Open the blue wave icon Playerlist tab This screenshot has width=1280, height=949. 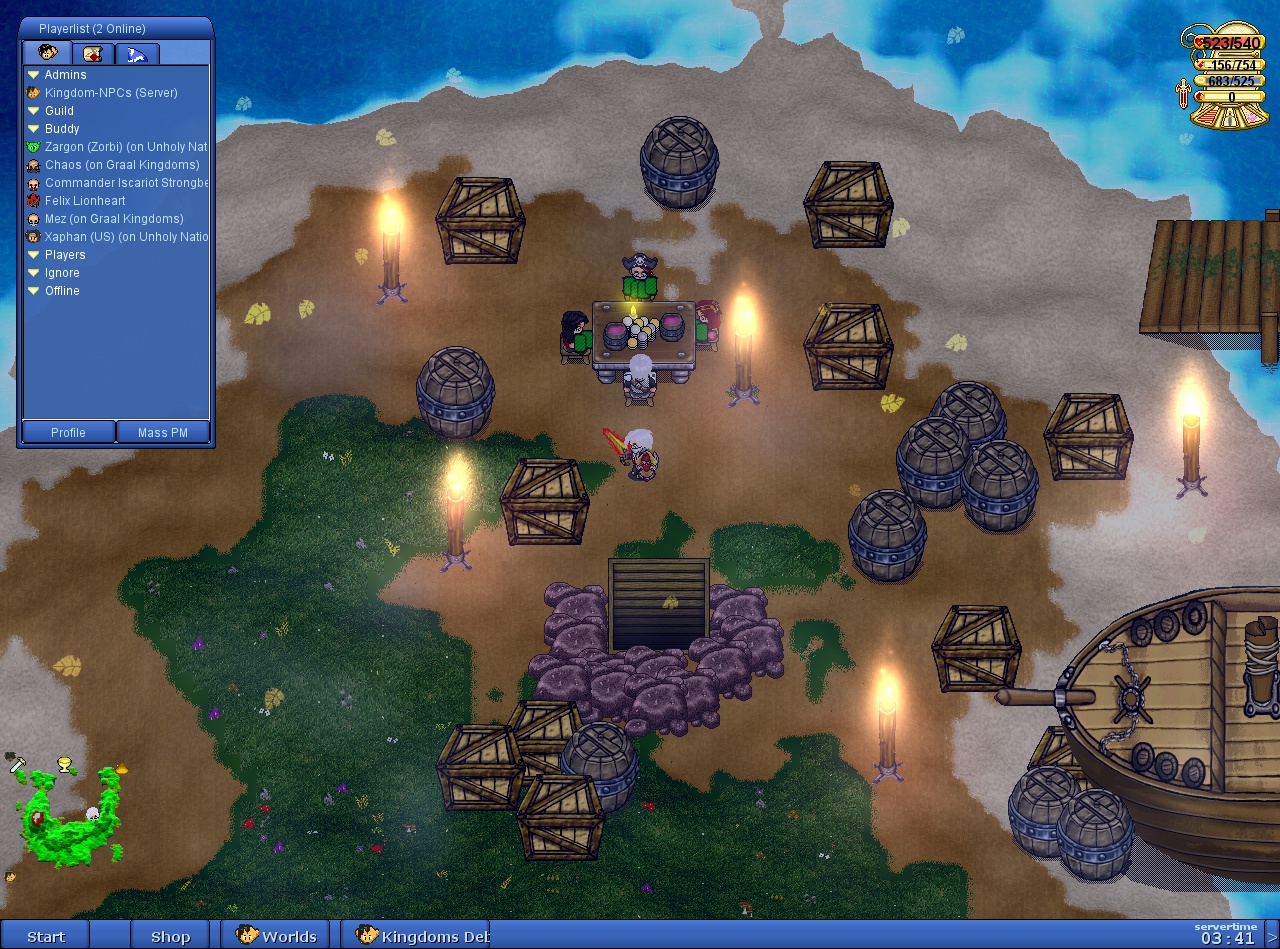(137, 53)
